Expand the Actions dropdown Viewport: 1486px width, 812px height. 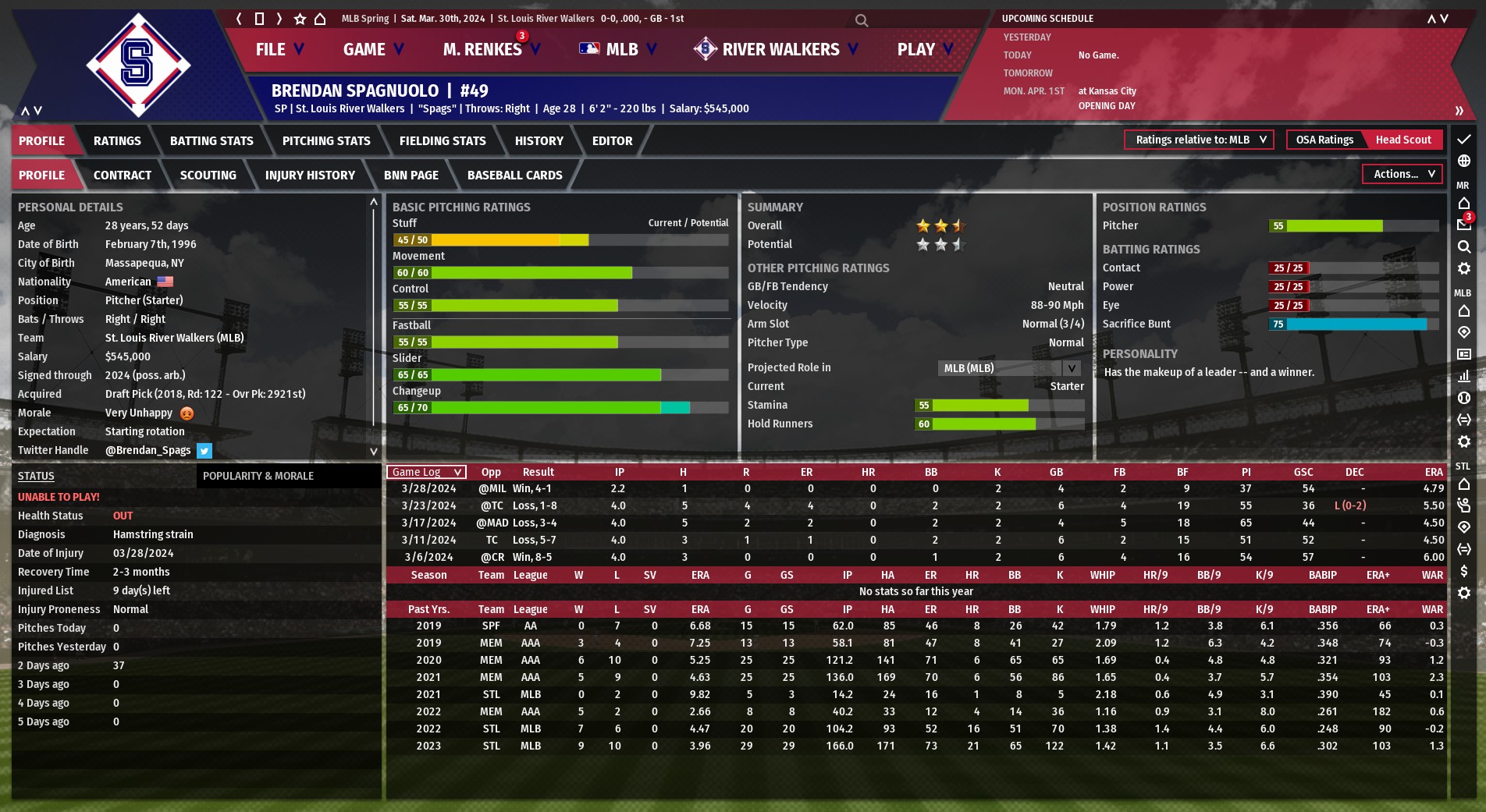click(1403, 174)
